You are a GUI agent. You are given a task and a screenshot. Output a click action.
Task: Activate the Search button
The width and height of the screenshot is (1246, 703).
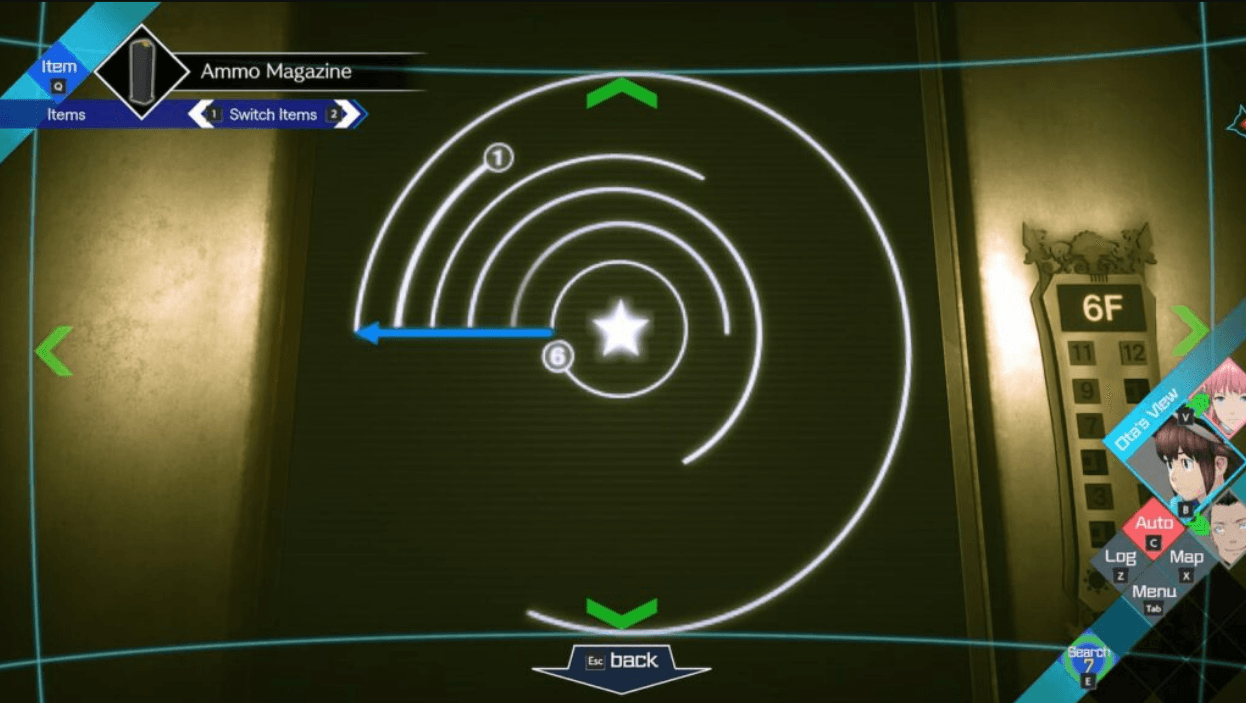click(x=1088, y=660)
